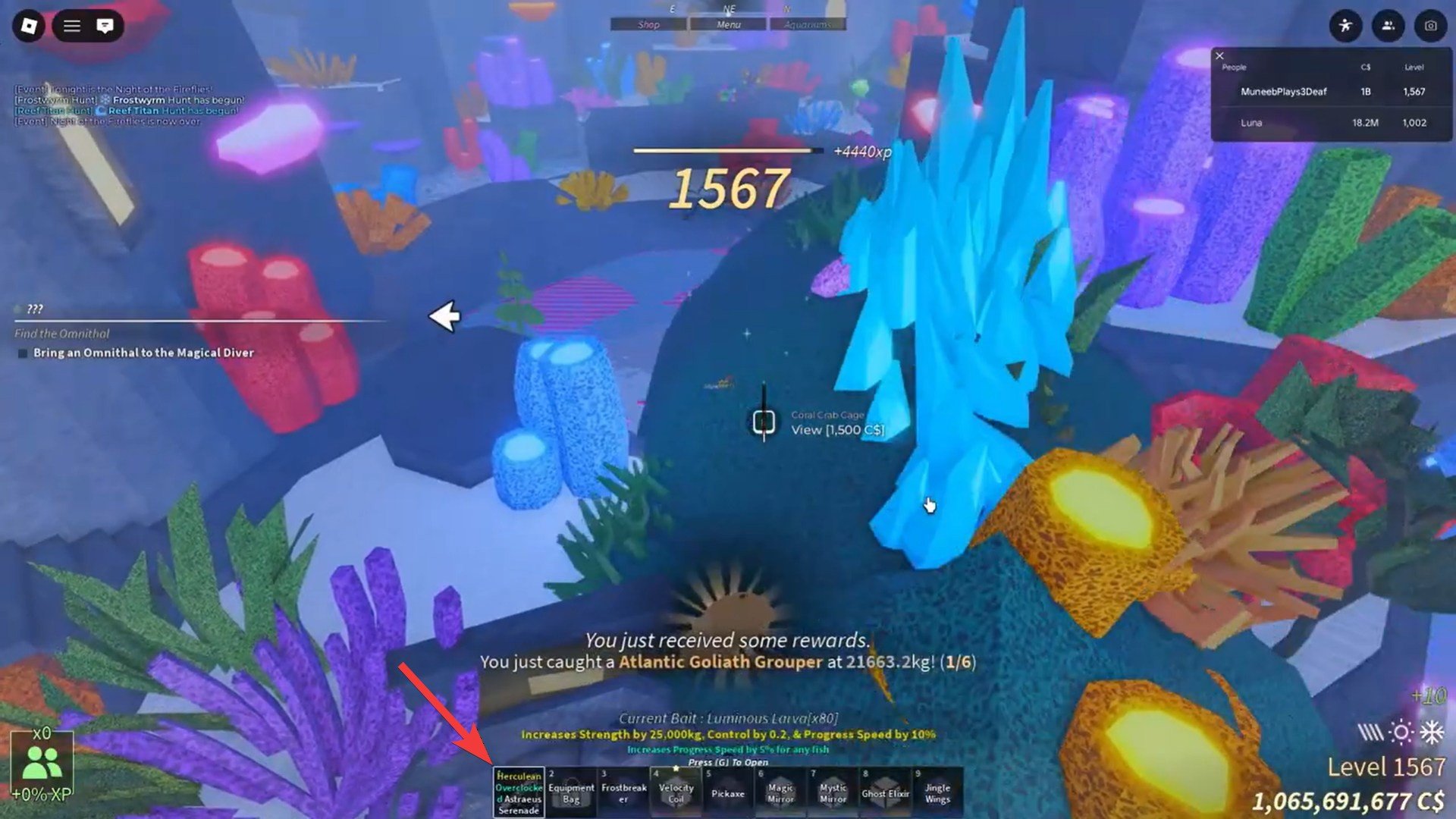
Task: Select the Mystic Mirror in the hotbar
Action: tap(833, 792)
